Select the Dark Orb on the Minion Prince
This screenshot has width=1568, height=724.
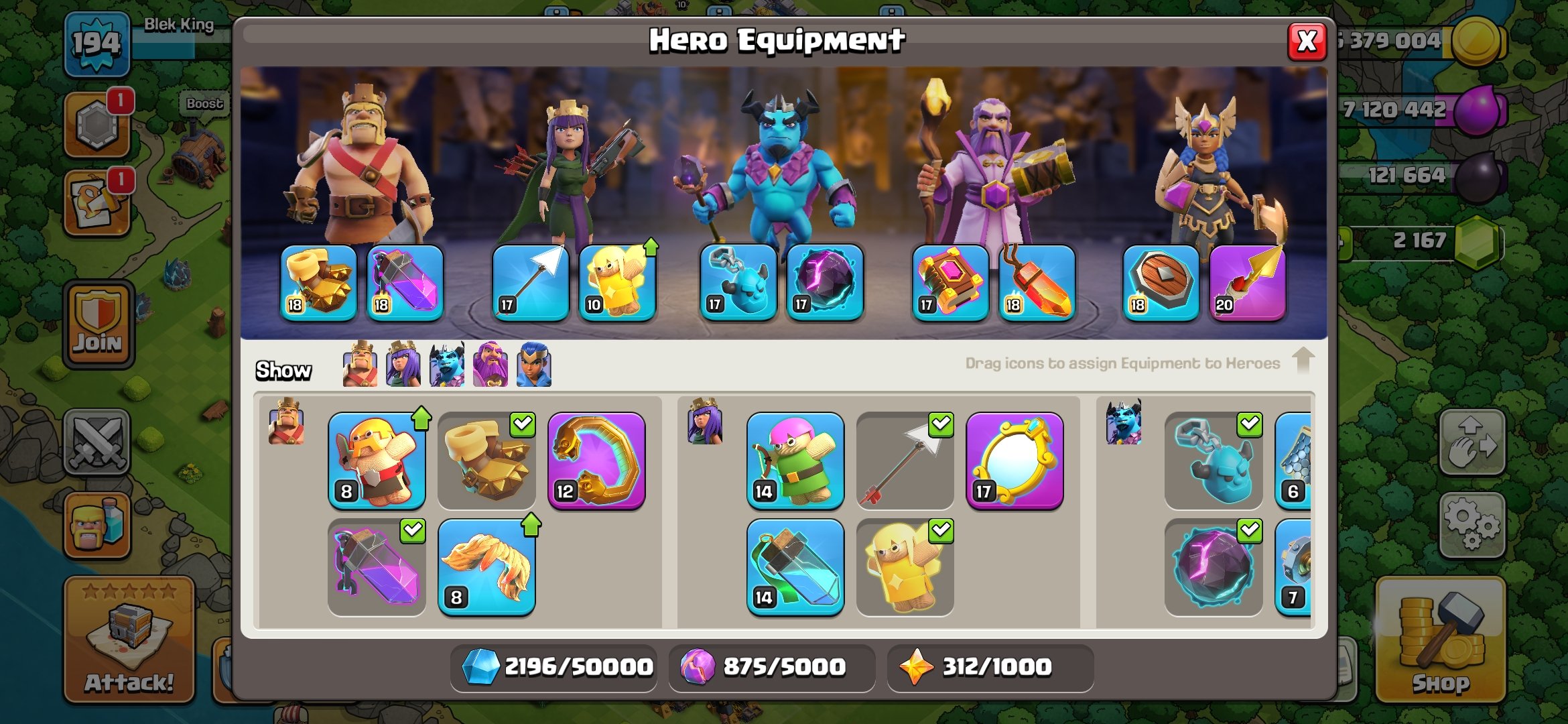point(824,285)
